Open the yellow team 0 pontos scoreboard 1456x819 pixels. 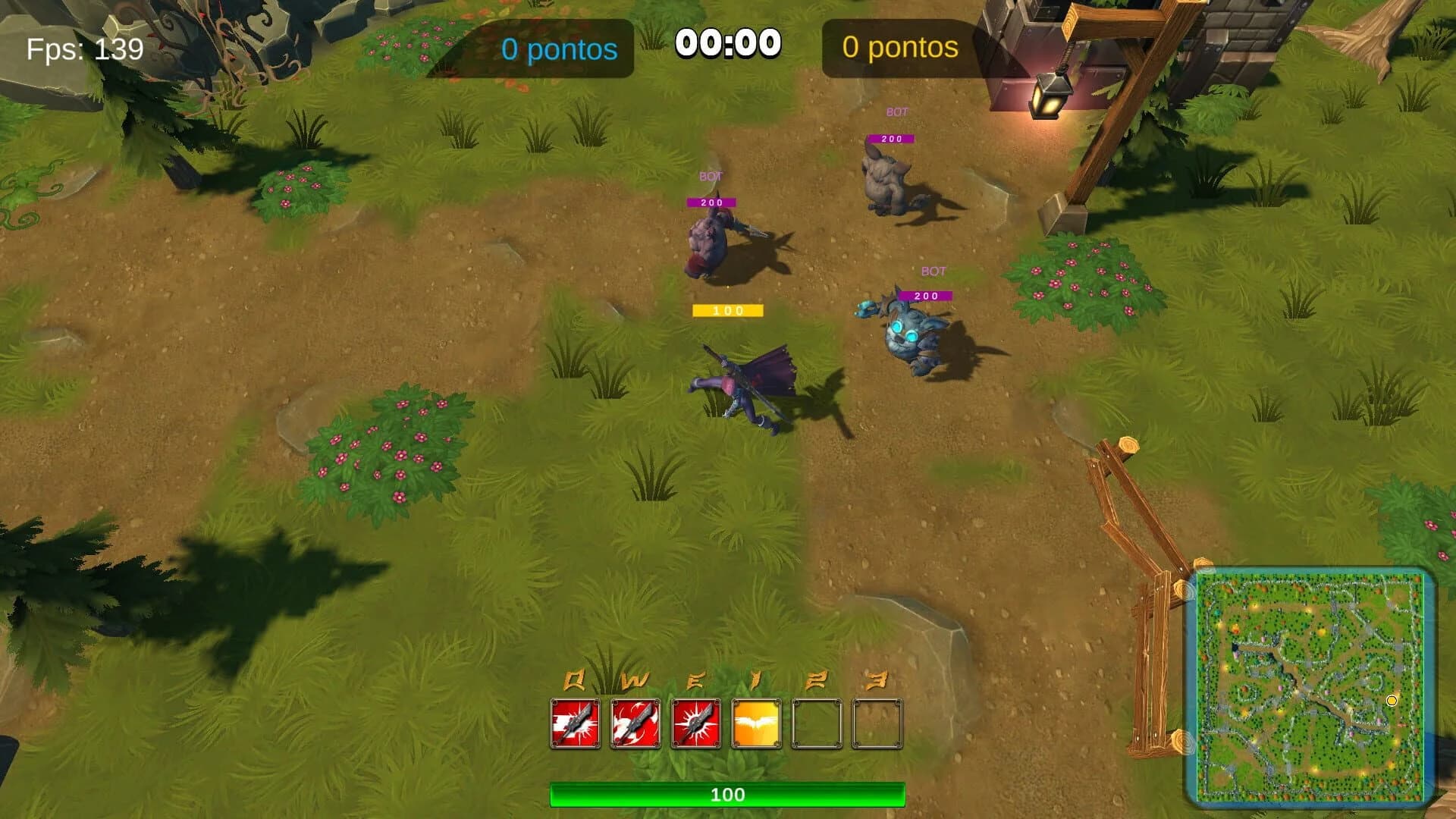[899, 48]
